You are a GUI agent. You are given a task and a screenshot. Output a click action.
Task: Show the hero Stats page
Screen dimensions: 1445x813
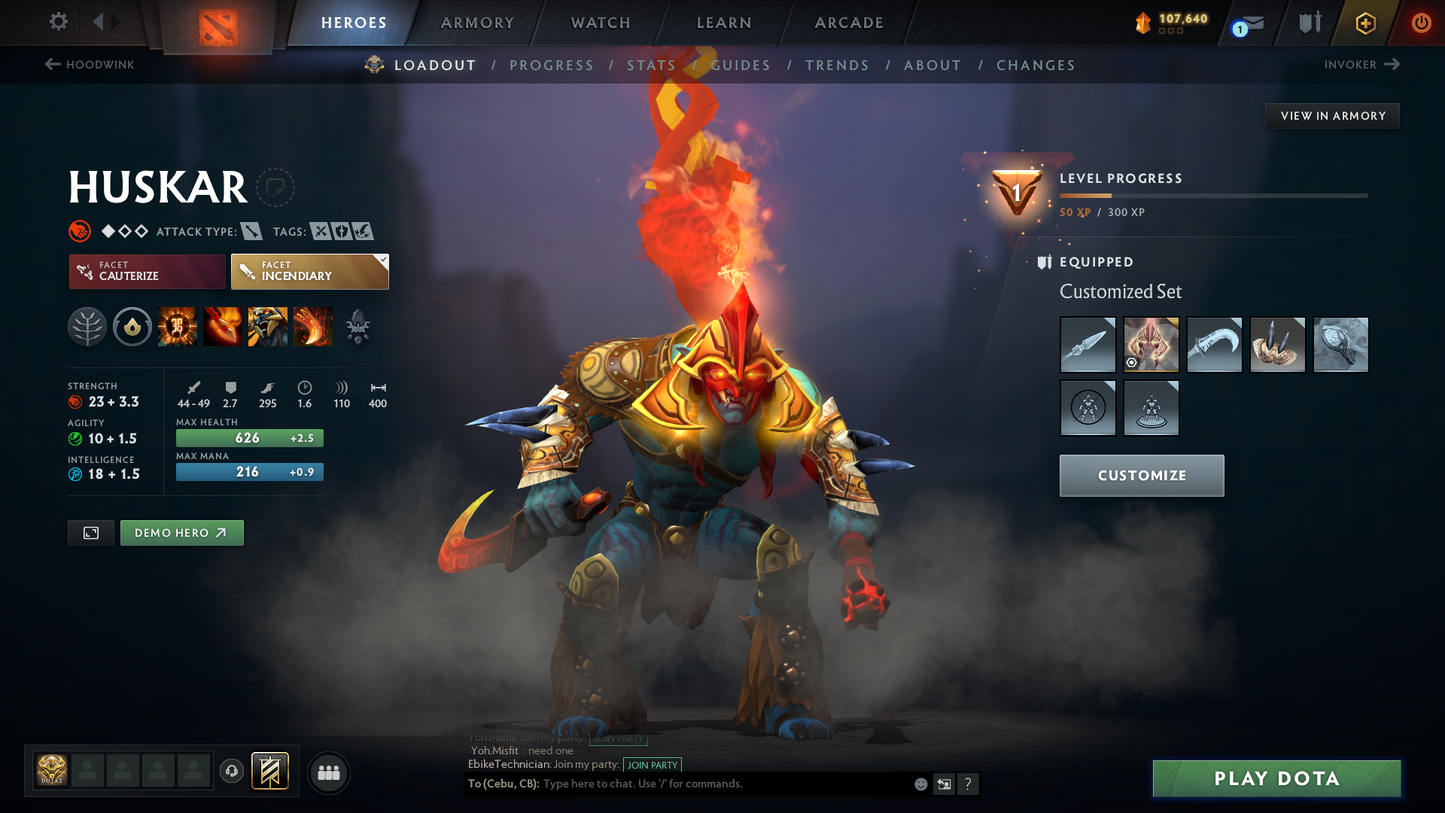651,65
